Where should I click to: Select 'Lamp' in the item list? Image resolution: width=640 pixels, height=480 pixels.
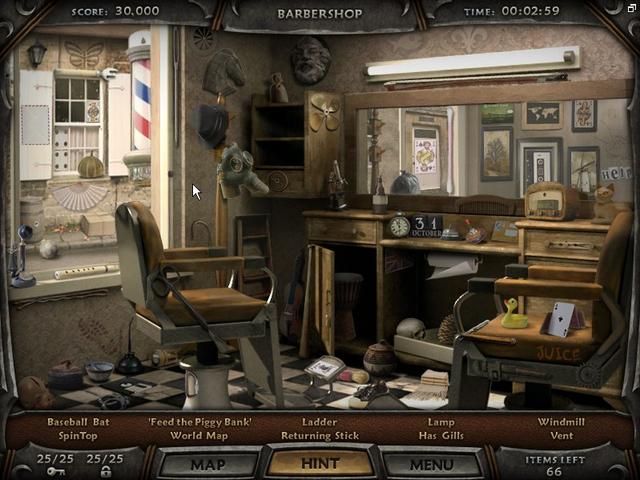(x=440, y=422)
